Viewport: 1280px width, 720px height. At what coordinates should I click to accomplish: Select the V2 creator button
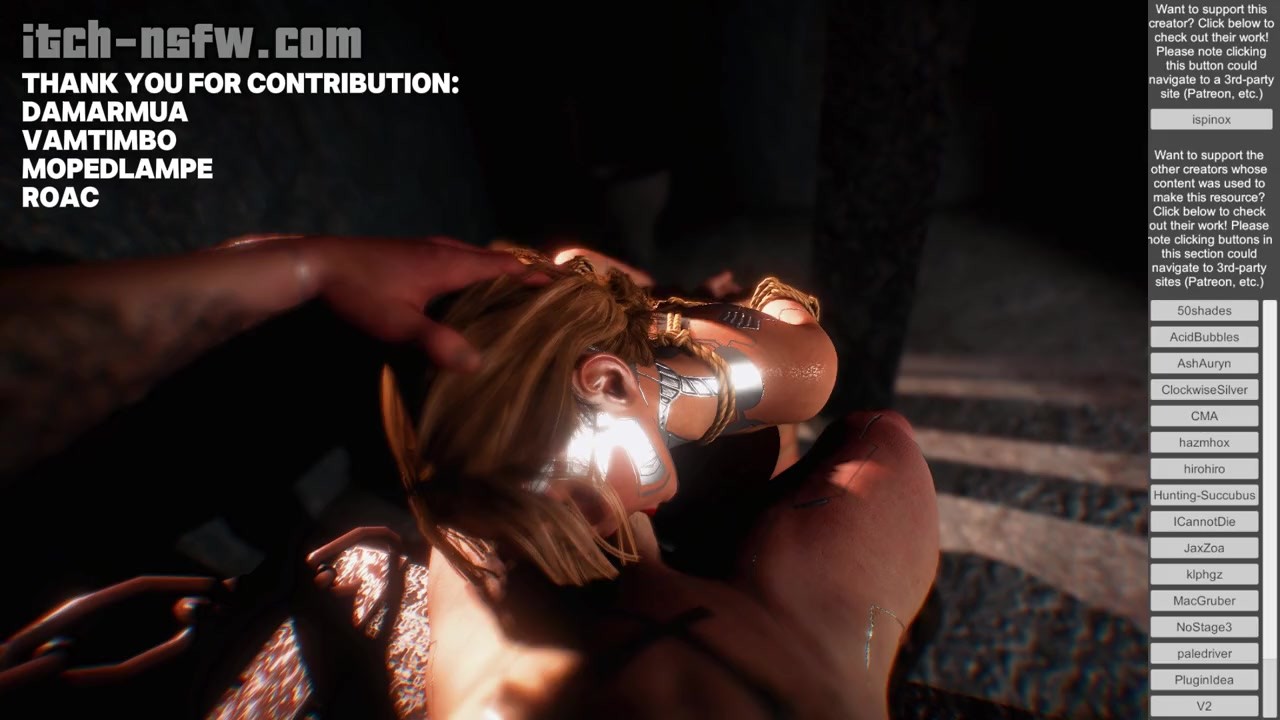click(1204, 706)
